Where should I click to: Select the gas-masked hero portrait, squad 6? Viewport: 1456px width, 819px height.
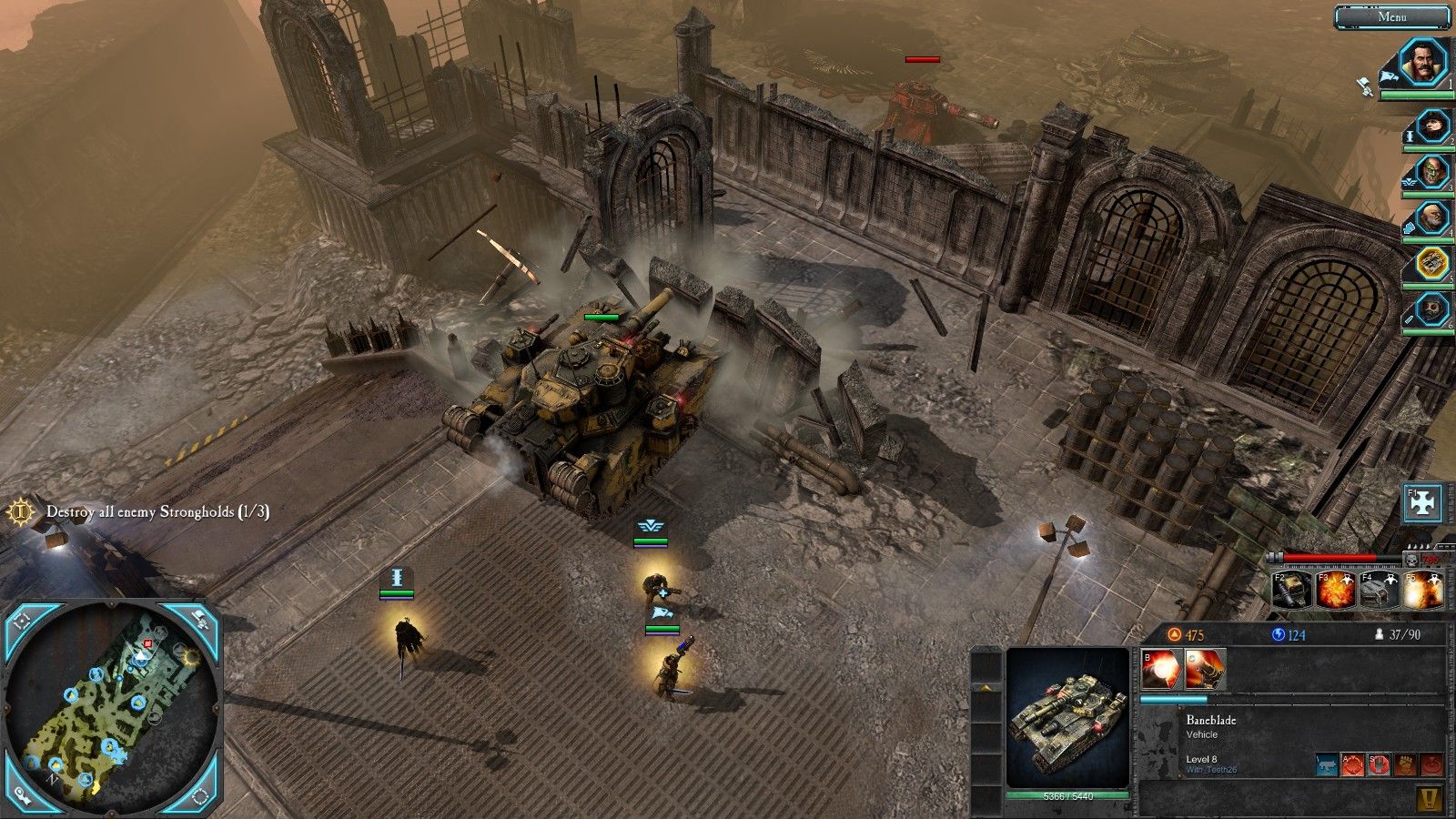[1431, 309]
